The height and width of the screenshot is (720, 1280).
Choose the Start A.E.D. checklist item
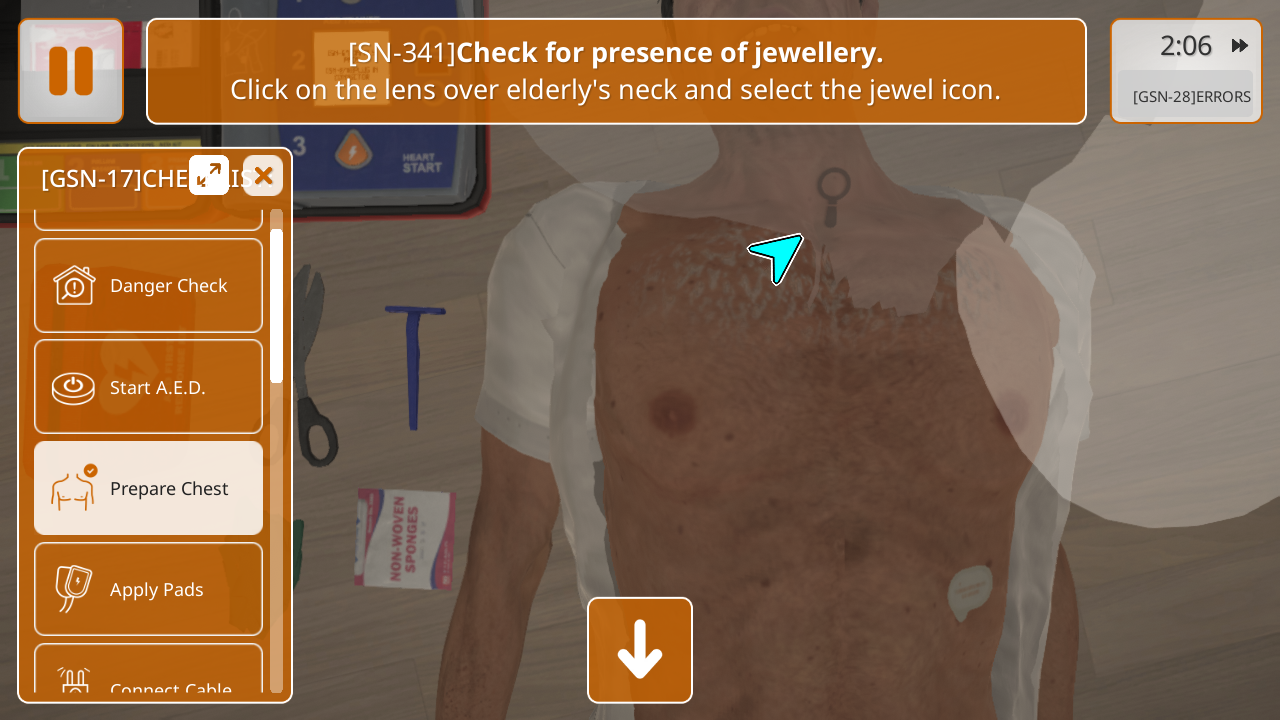pos(149,387)
